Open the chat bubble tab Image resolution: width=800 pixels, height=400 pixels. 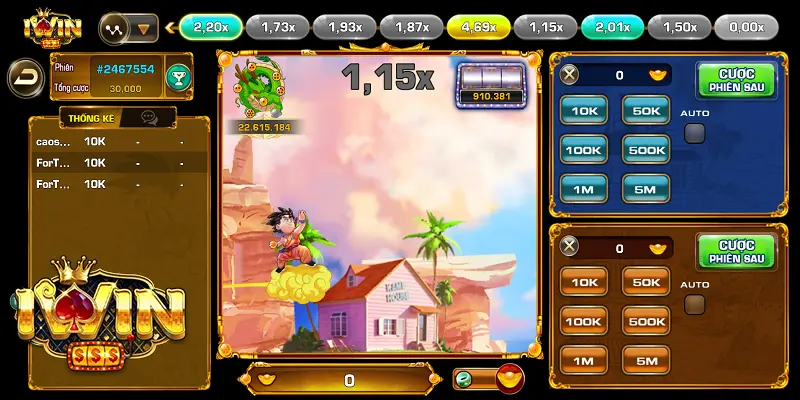click(x=149, y=118)
